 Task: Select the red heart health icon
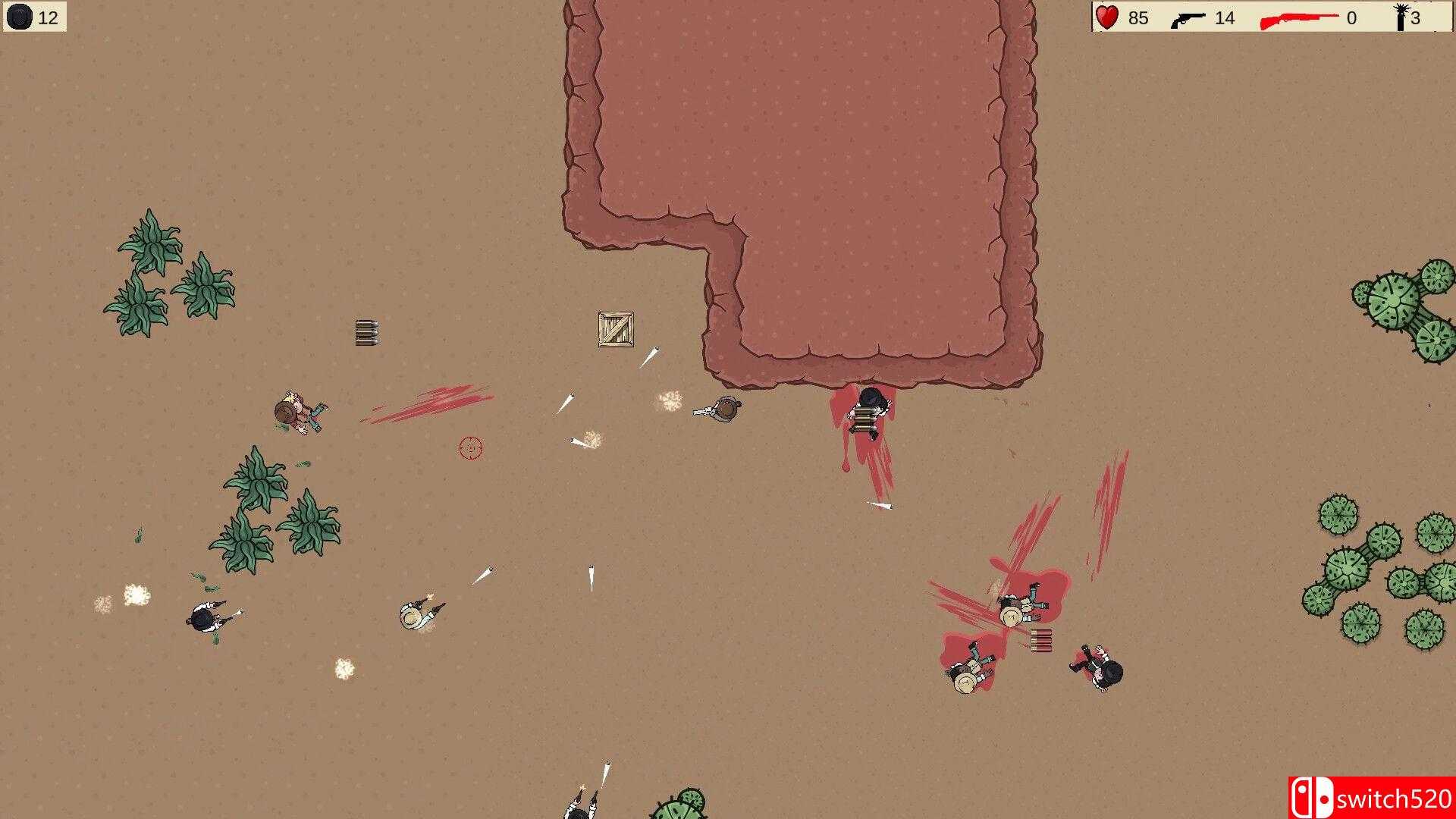click(1106, 17)
